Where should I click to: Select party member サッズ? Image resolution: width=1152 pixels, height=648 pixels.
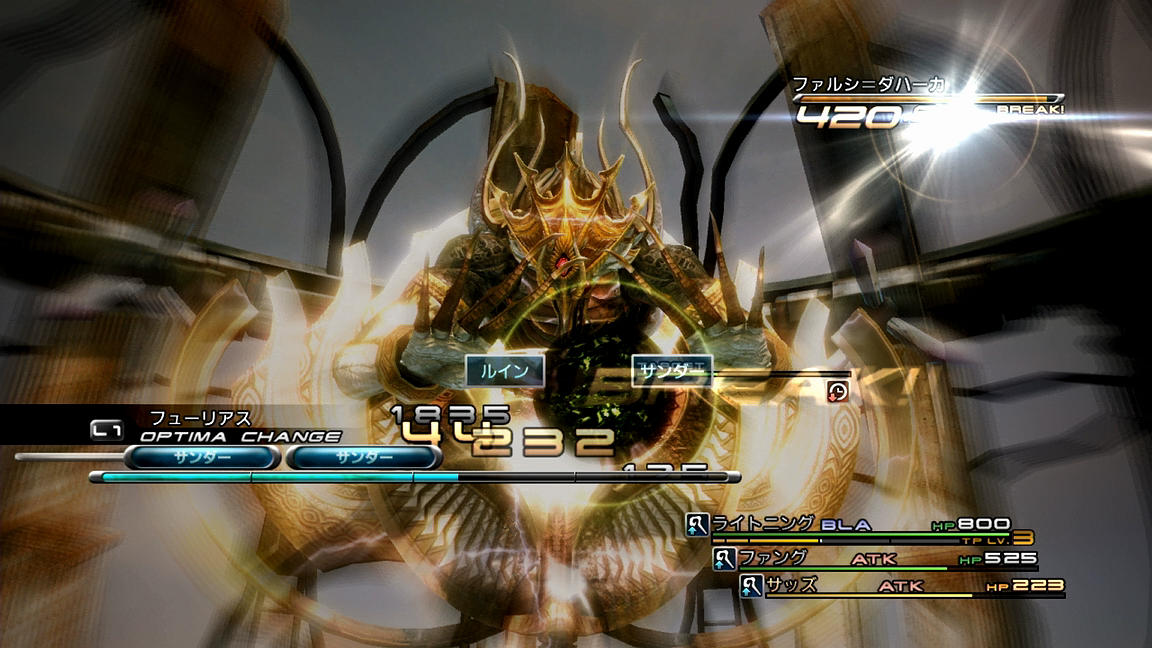coord(791,585)
